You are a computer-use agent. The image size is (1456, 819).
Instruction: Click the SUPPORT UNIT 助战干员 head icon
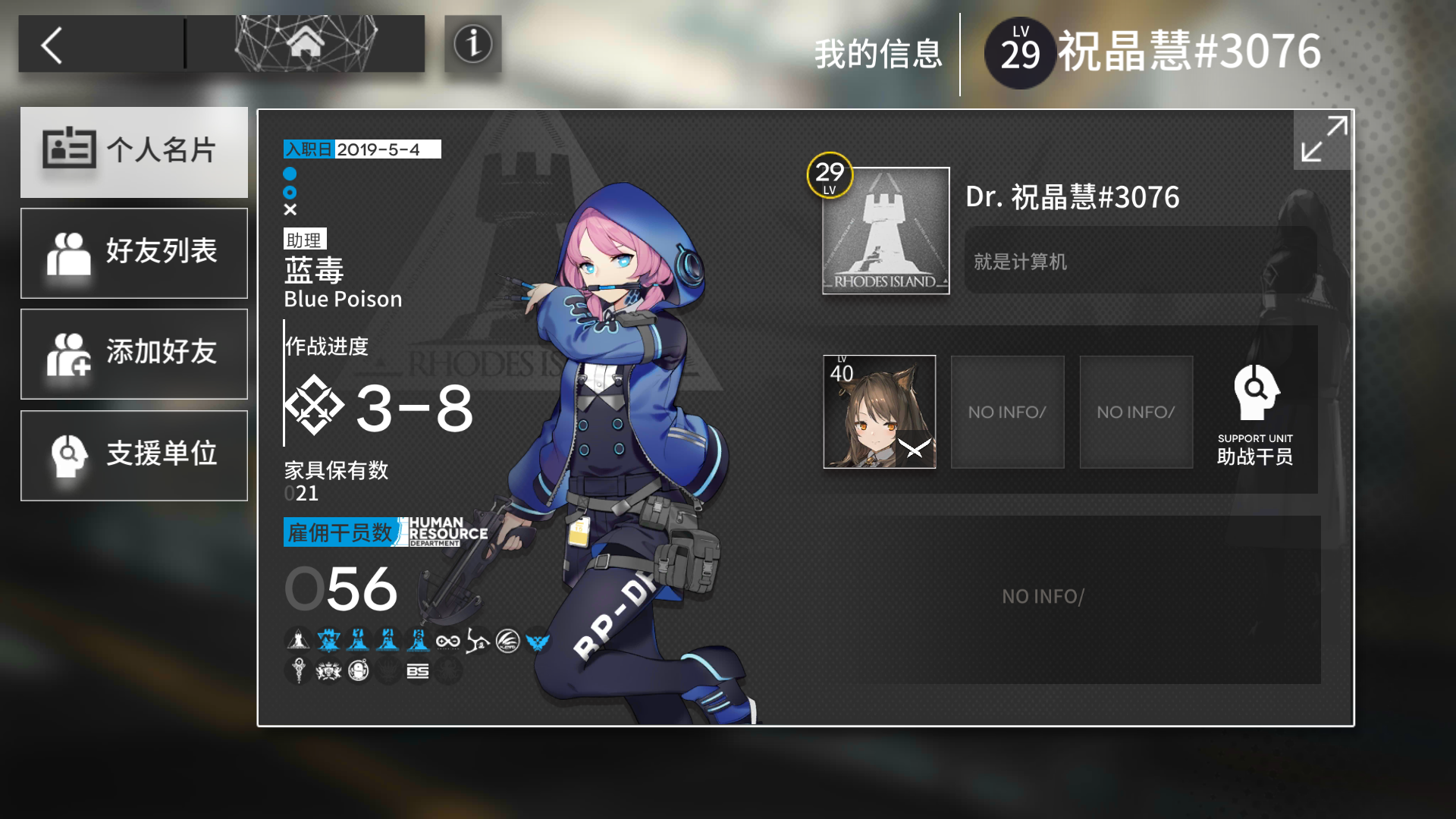pos(1255,393)
